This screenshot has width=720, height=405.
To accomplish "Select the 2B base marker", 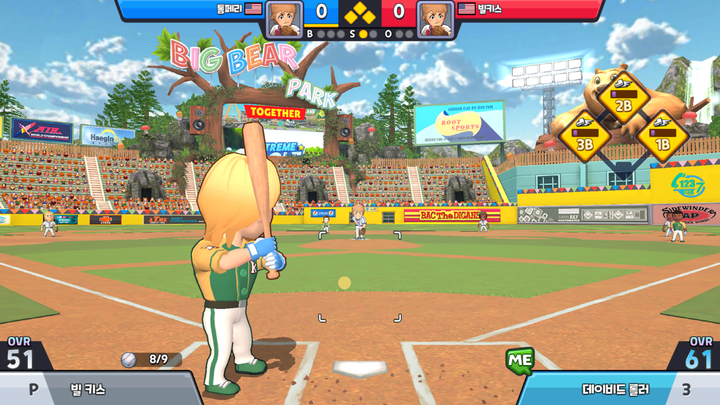I will pyautogui.click(x=622, y=98).
